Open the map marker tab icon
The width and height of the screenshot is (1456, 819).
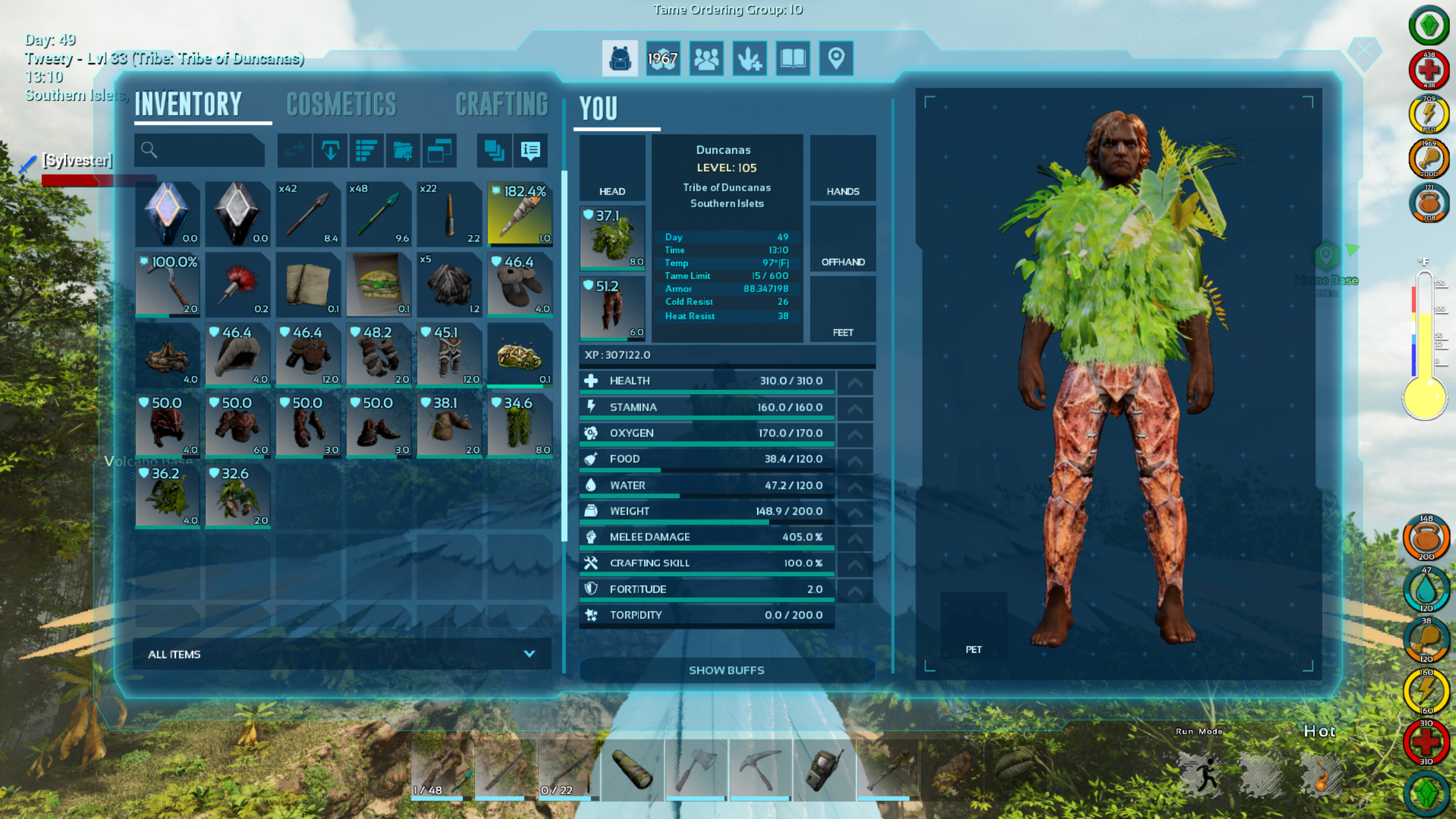(836, 59)
